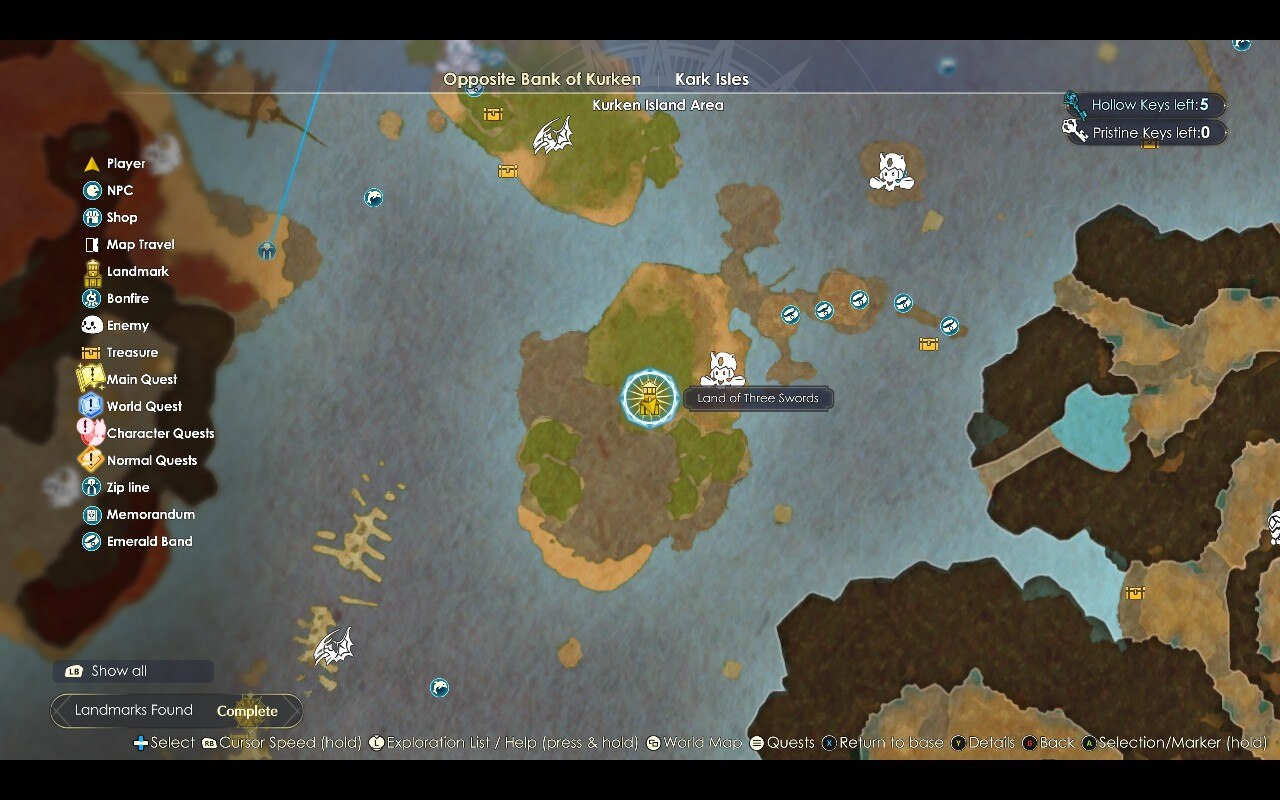Click the Show all filter button
This screenshot has height=800, width=1280.
click(133, 671)
